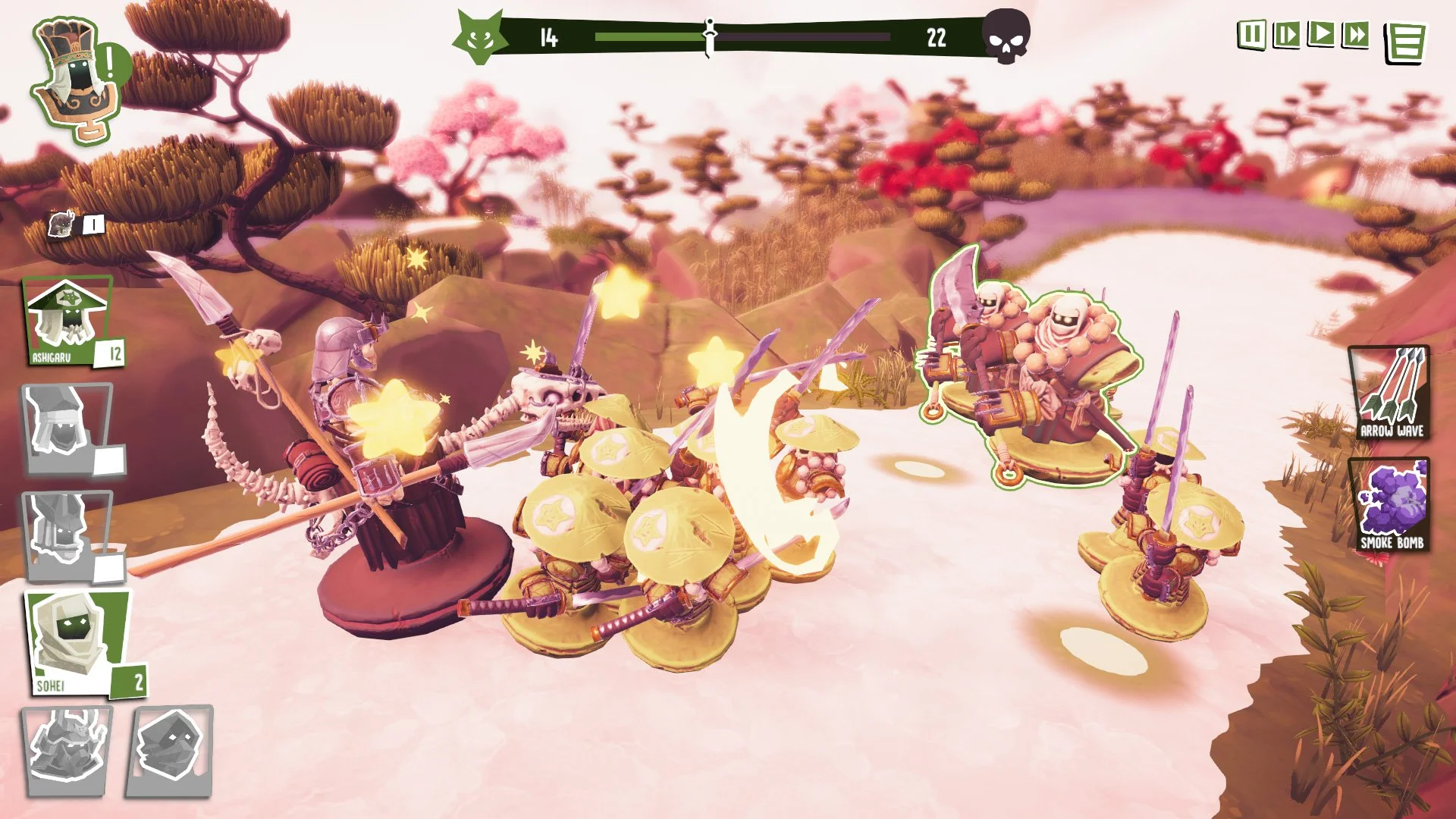Set battle to normal play speed
This screenshot has width=1456, height=819.
1321,34
